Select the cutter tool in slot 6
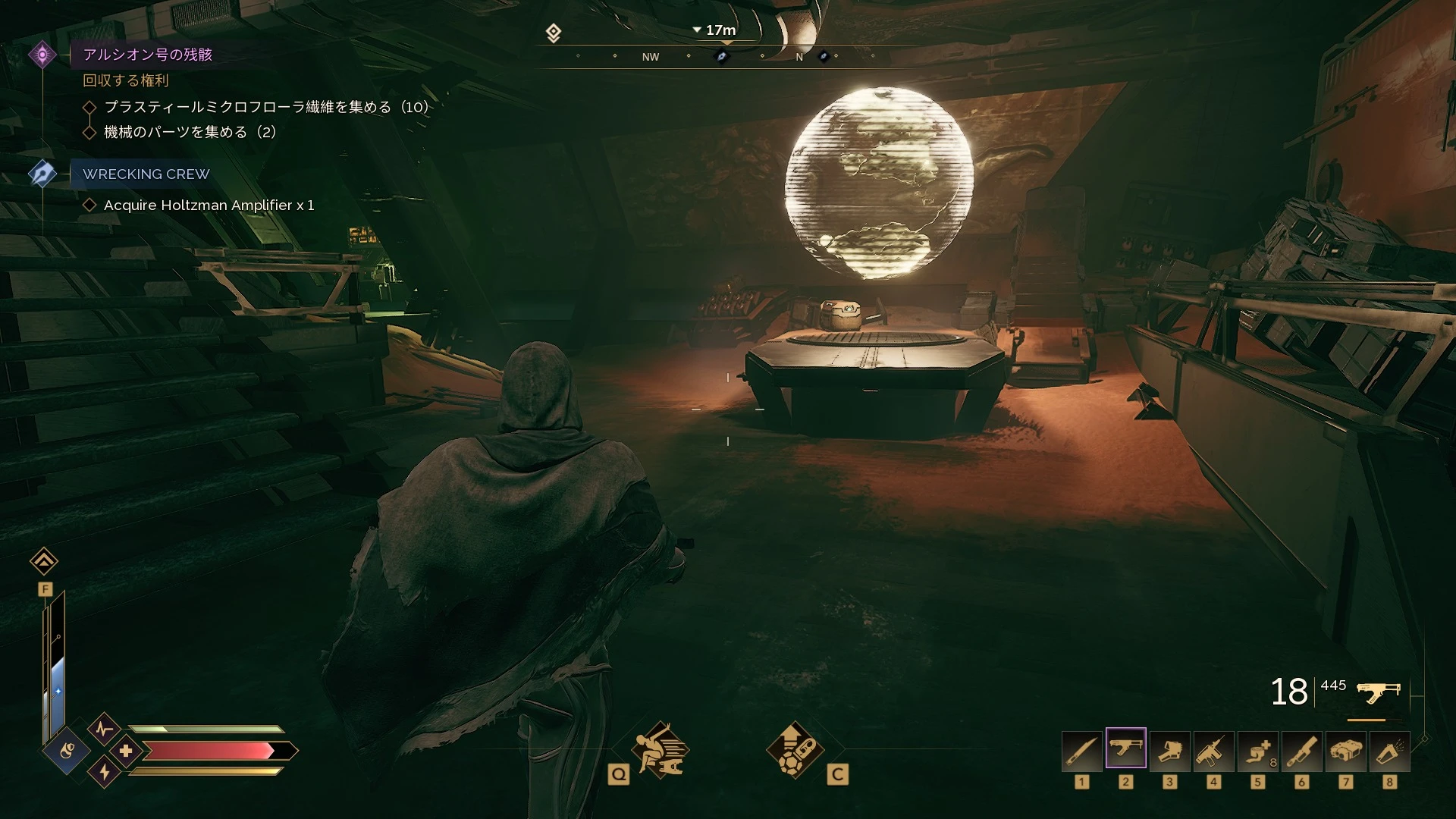Image resolution: width=1456 pixels, height=819 pixels. pyautogui.click(x=1302, y=751)
